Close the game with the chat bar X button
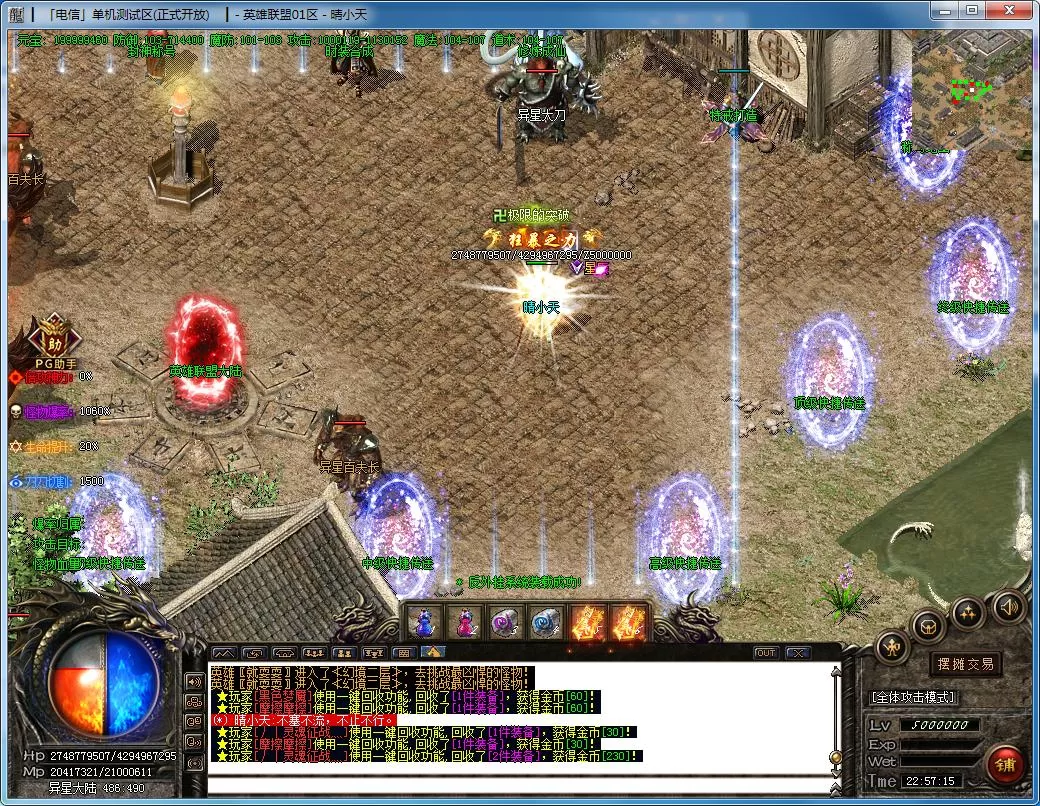The height and width of the screenshot is (806, 1040). [x=797, y=653]
